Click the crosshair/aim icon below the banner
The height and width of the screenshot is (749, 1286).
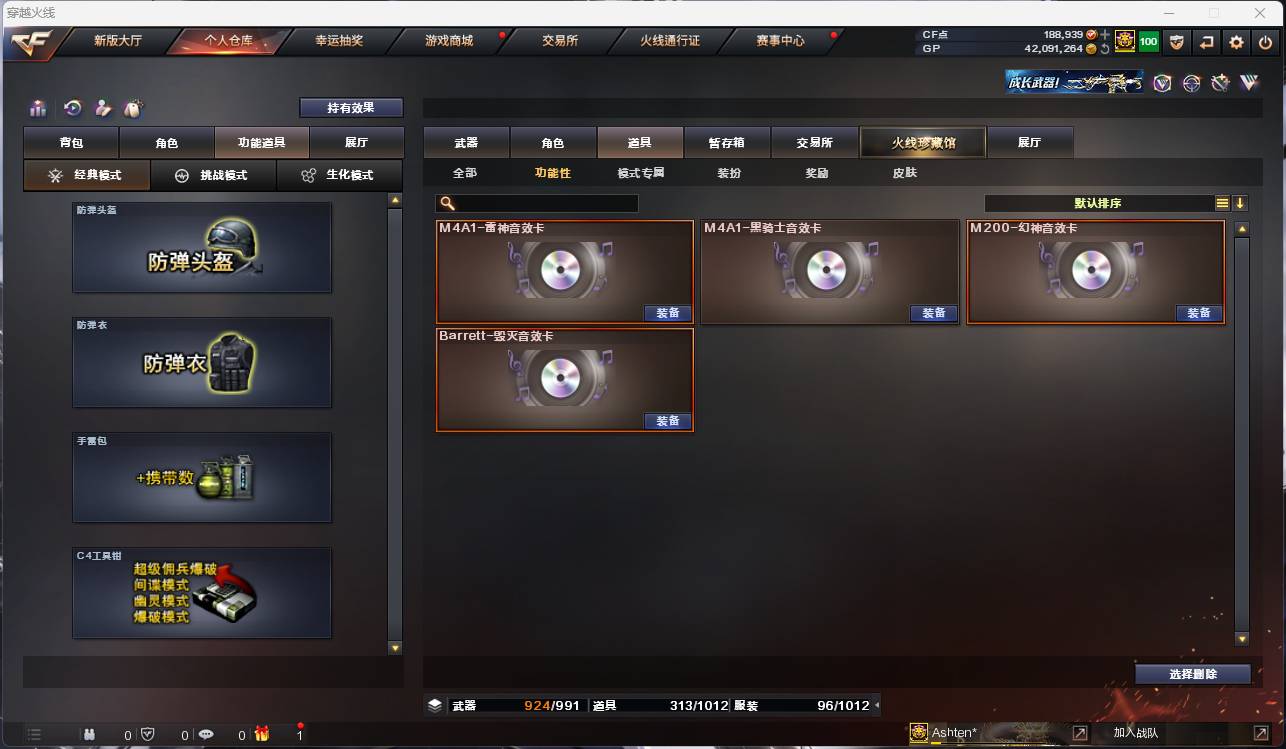click(1191, 84)
